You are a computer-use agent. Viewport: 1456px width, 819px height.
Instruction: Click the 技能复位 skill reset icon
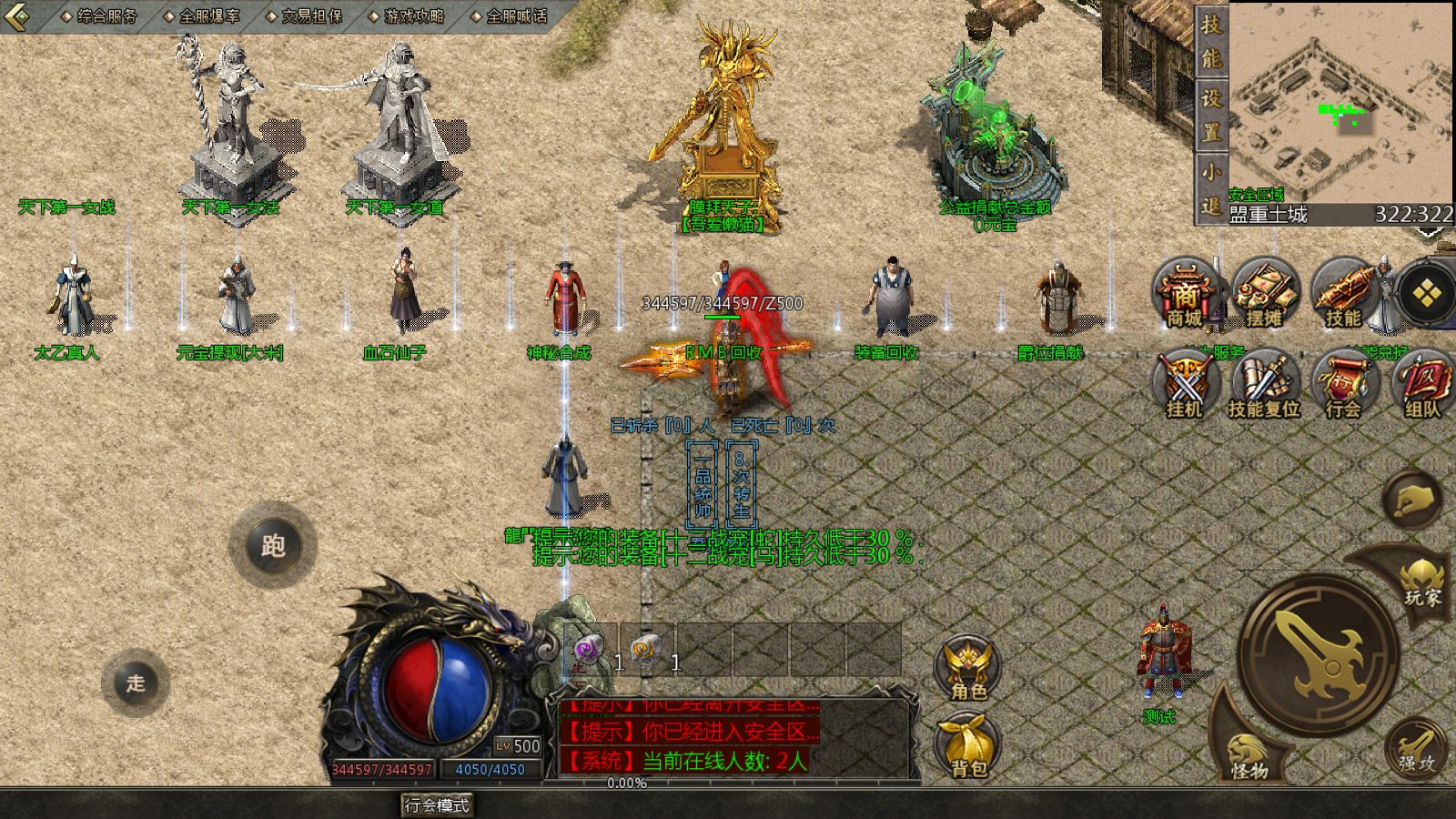(x=1264, y=384)
